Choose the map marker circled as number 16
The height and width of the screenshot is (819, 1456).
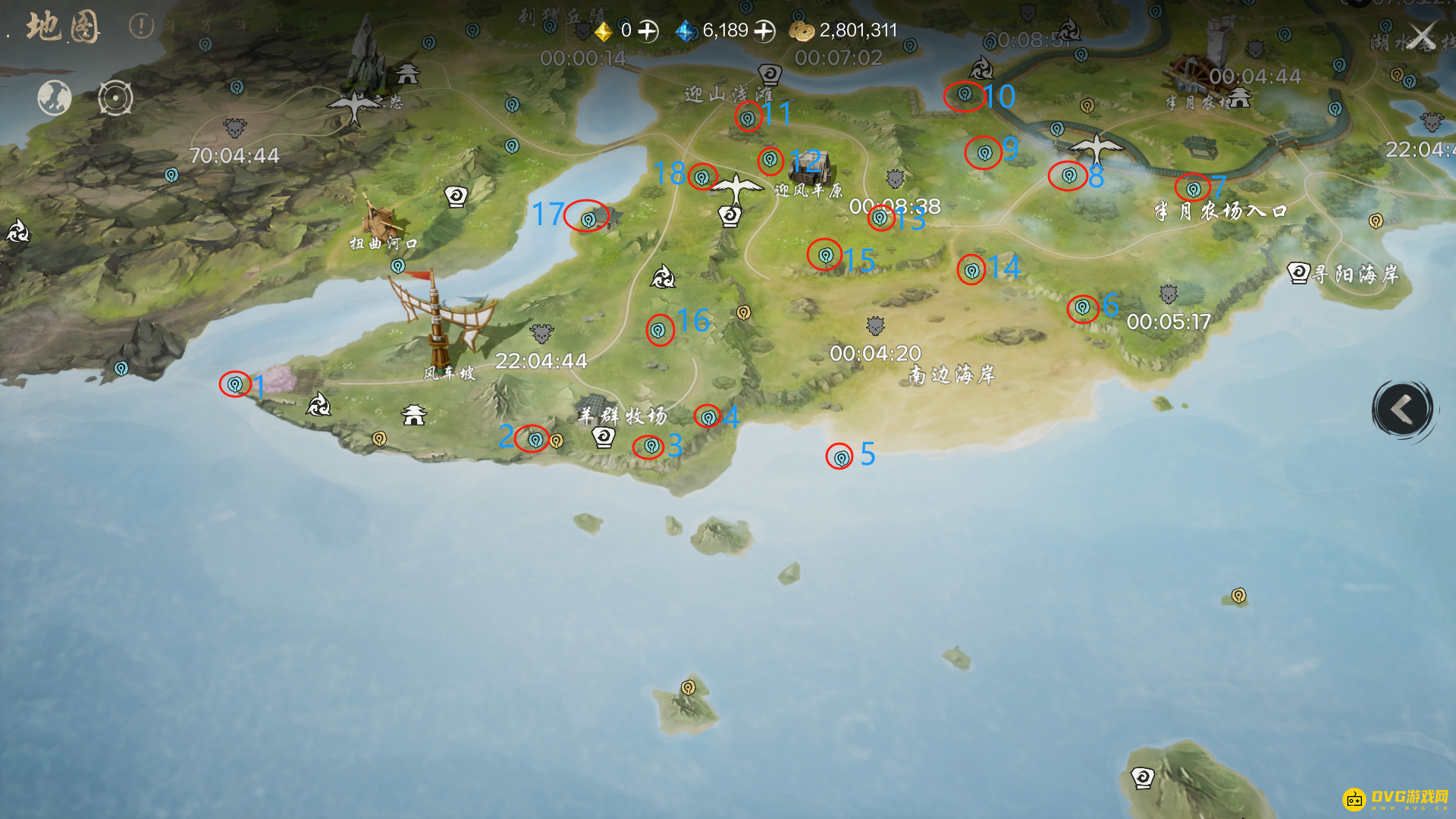[658, 331]
